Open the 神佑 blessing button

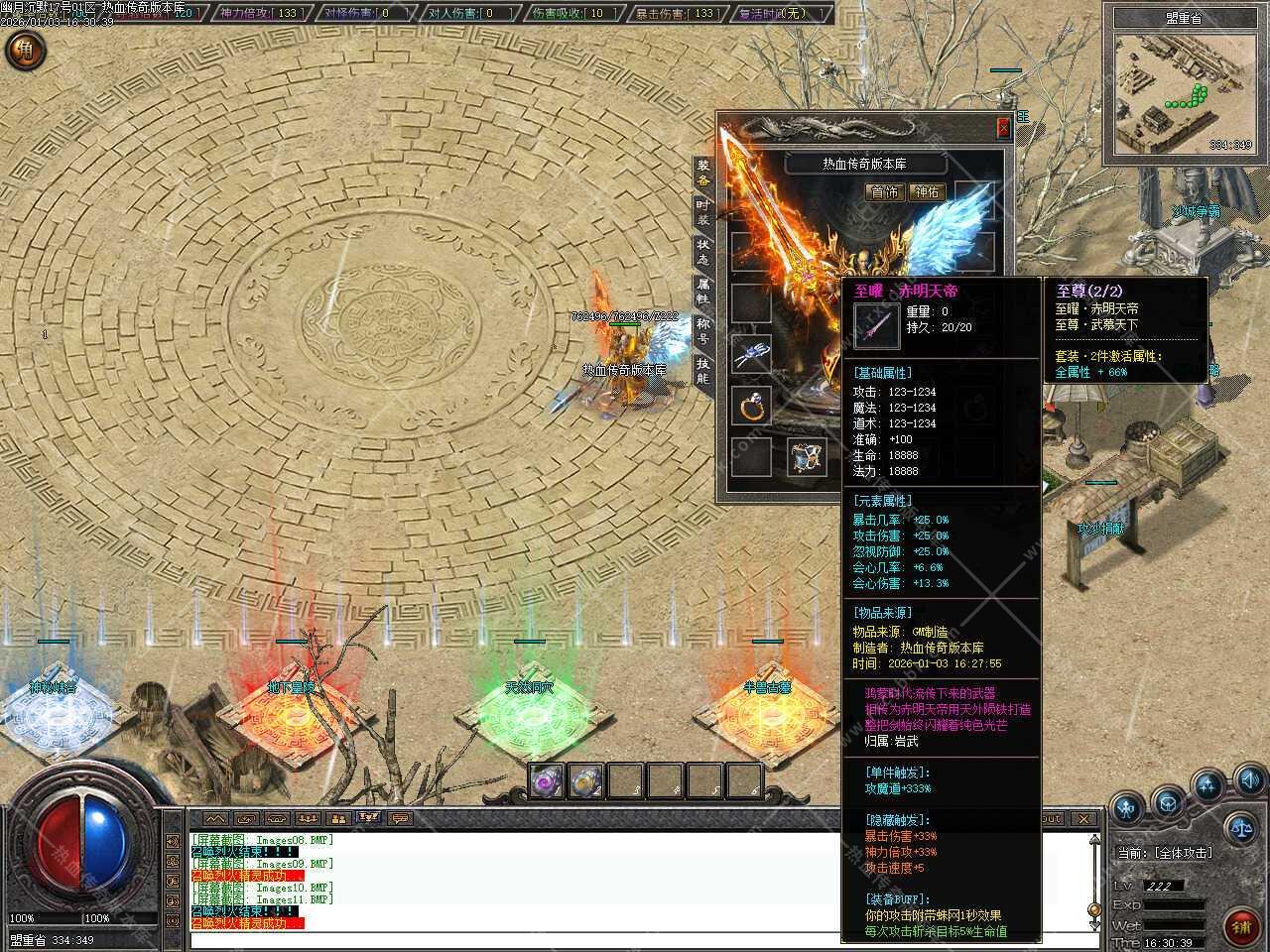tap(927, 192)
